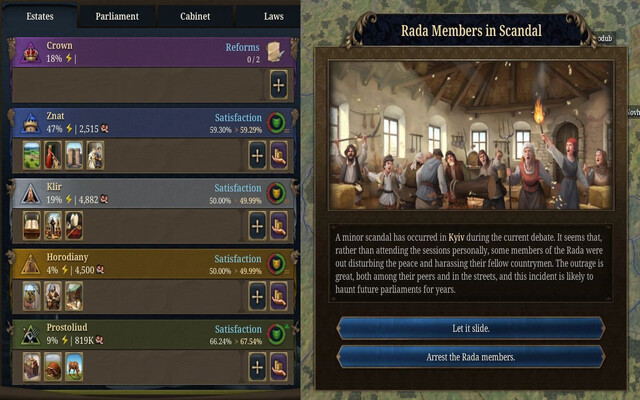Click the plus button in Znat row
Screen dimensions: 640x400
tap(257, 155)
